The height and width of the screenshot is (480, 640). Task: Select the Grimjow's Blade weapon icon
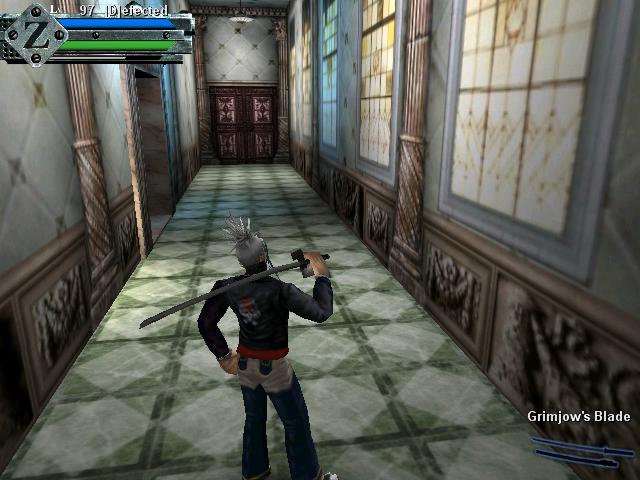pyautogui.click(x=581, y=450)
